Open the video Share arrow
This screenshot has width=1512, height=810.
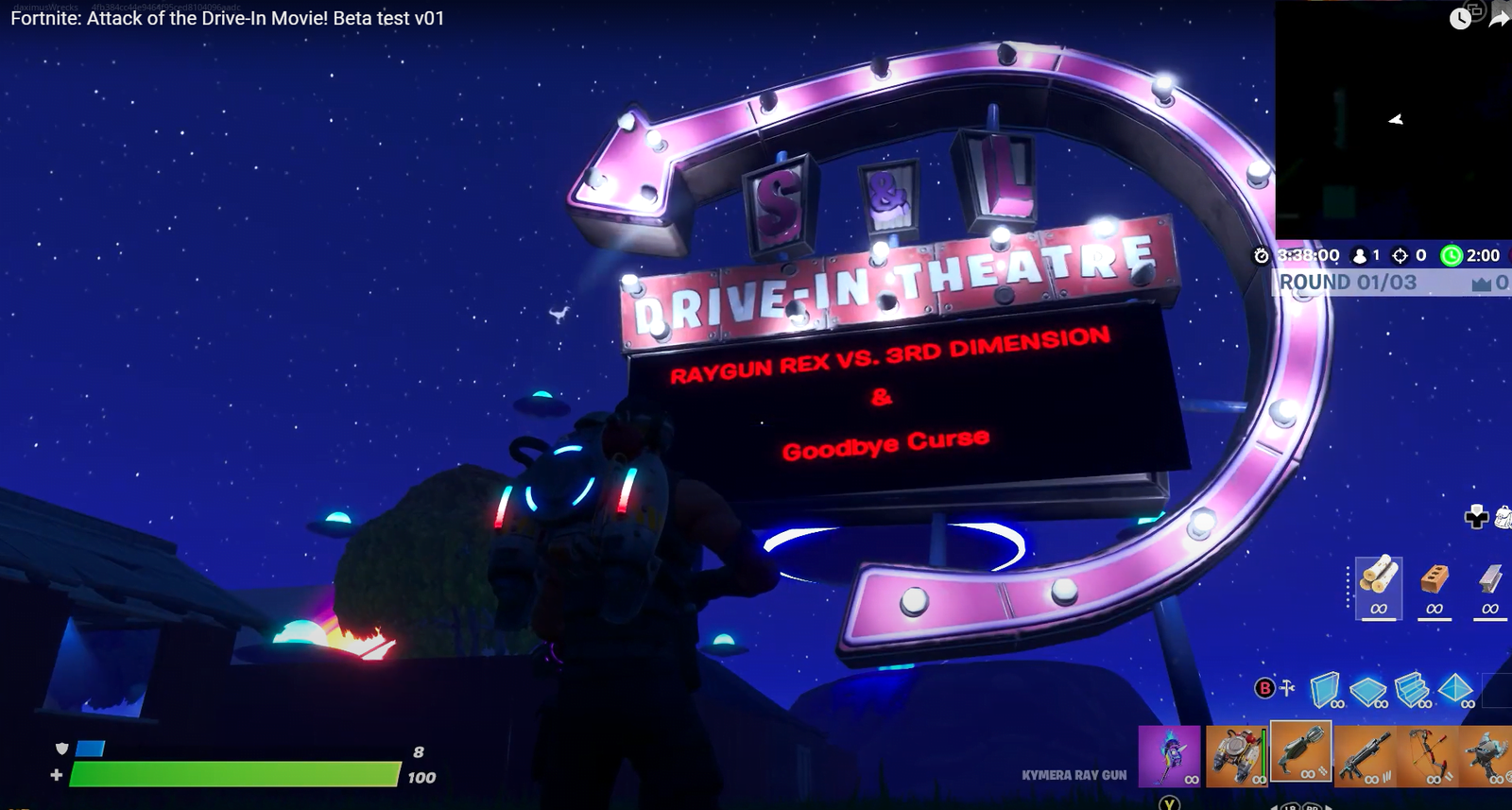coord(1500,18)
